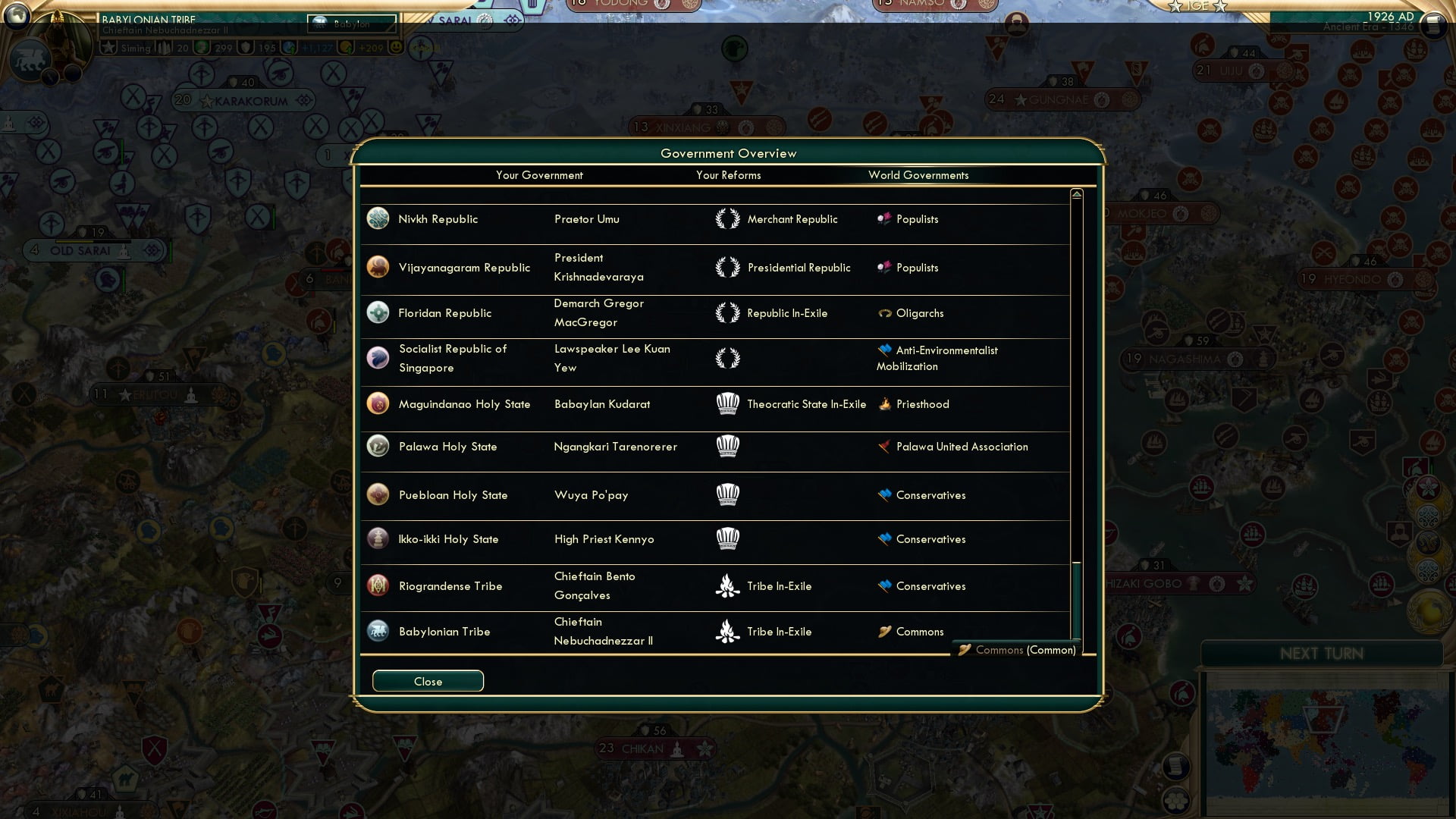The image size is (1456, 819).
Task: Switch to the Your Government tab
Action: (539, 175)
